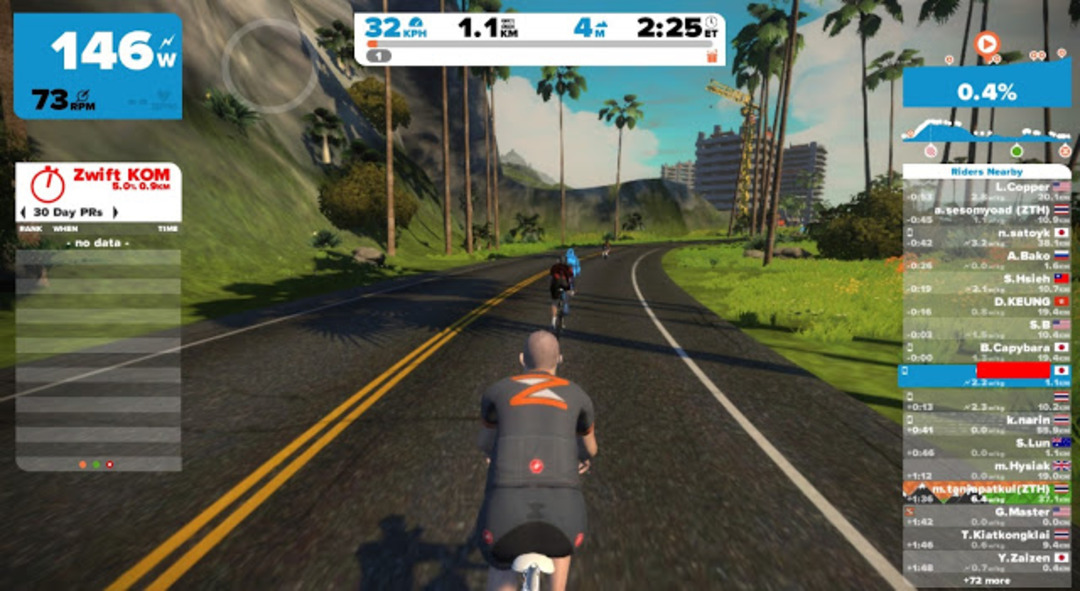Open the power and cadence panel
This screenshot has height=591, width=1080.
pyautogui.click(x=97, y=66)
